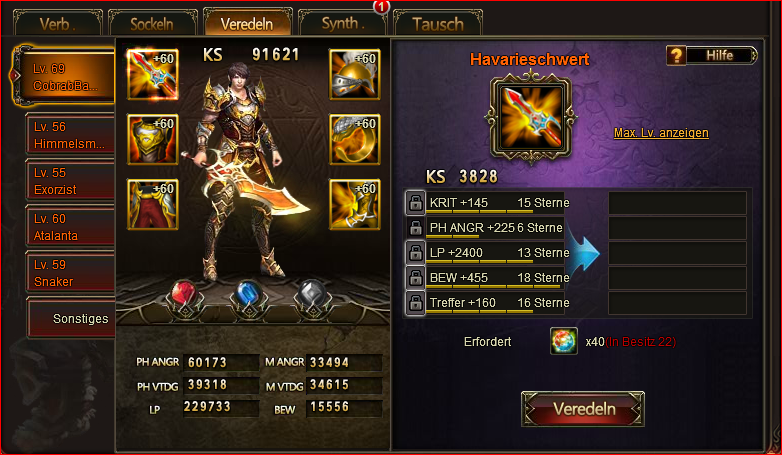Select the Veredeln tab
The width and height of the screenshot is (782, 455).
[x=247, y=23]
